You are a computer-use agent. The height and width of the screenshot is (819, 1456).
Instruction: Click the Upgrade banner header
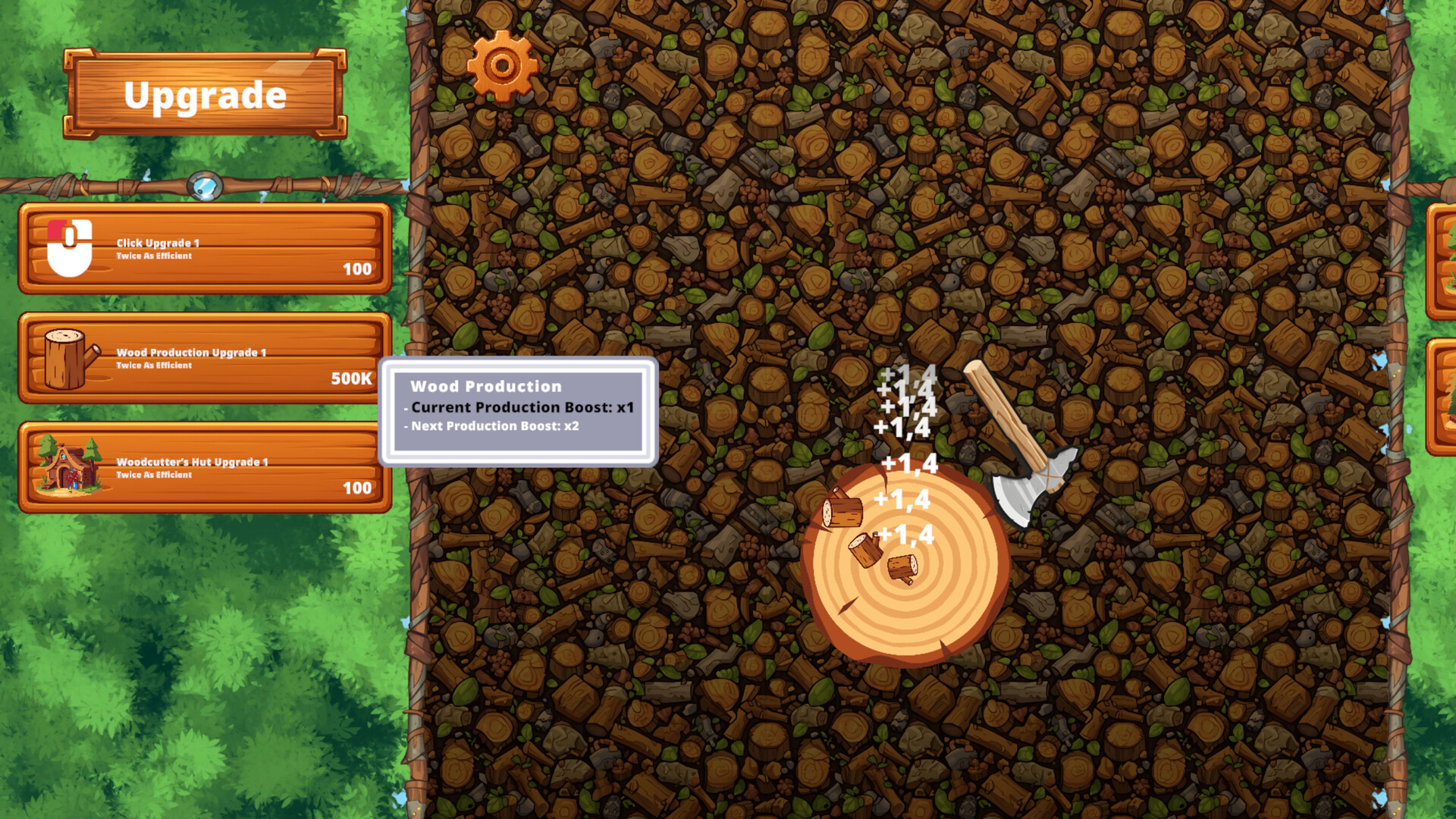205,94
